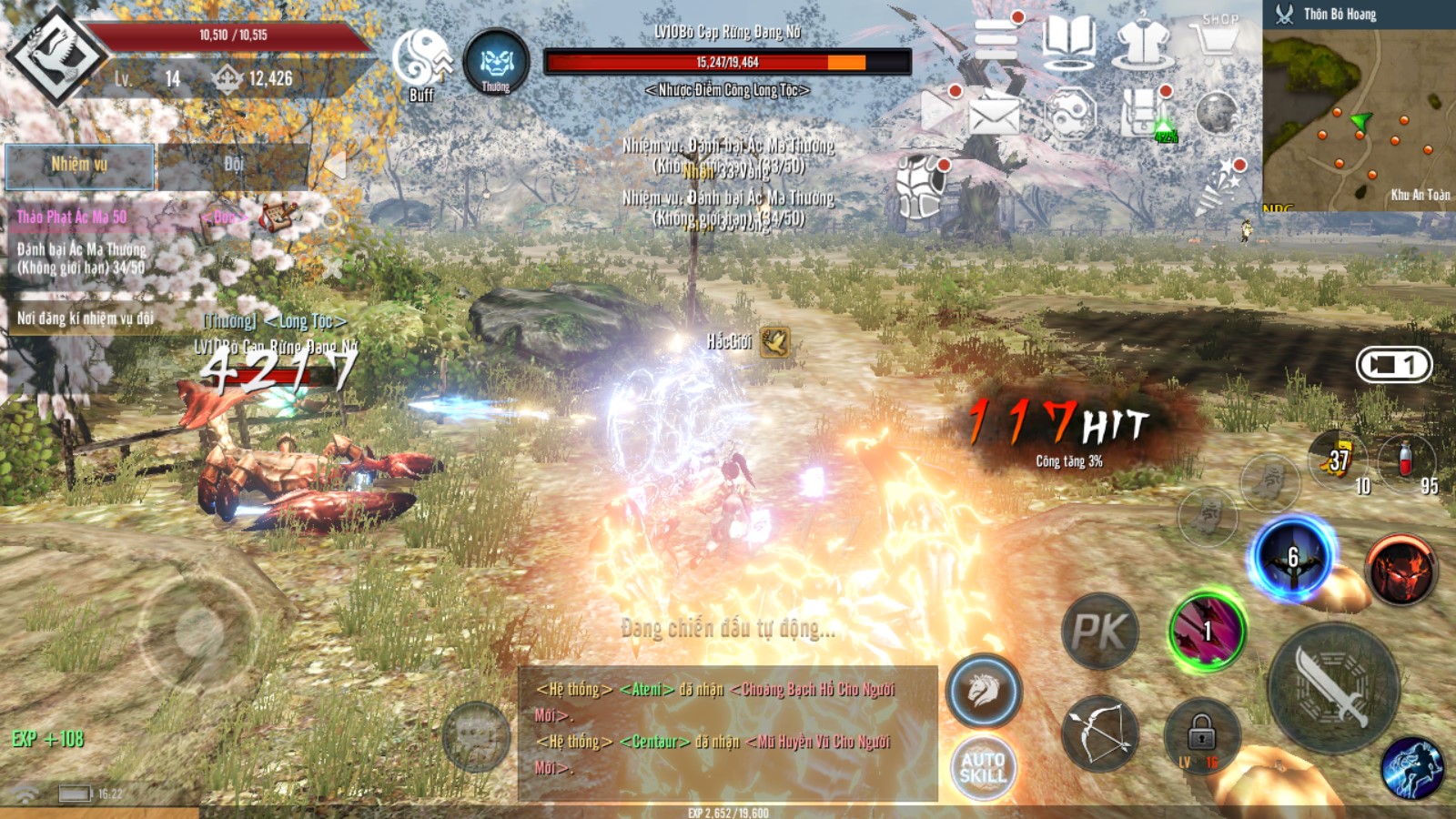Viewport: 1456px width, 819px height.
Task: Switch to the Nhiệm vụ quest tab
Action: coord(79,166)
